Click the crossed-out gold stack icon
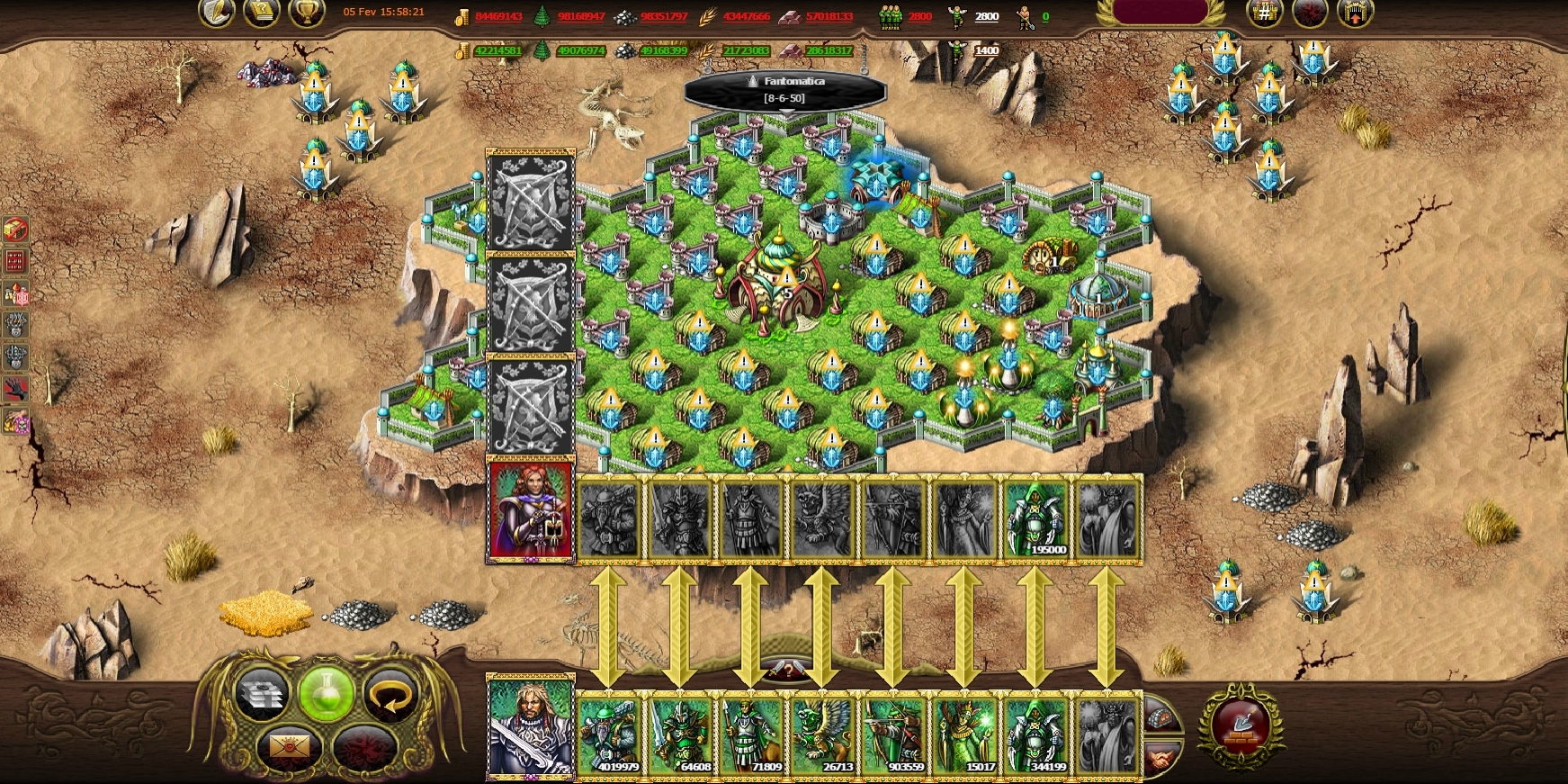Screen dimensions: 1568x784 pos(16,230)
